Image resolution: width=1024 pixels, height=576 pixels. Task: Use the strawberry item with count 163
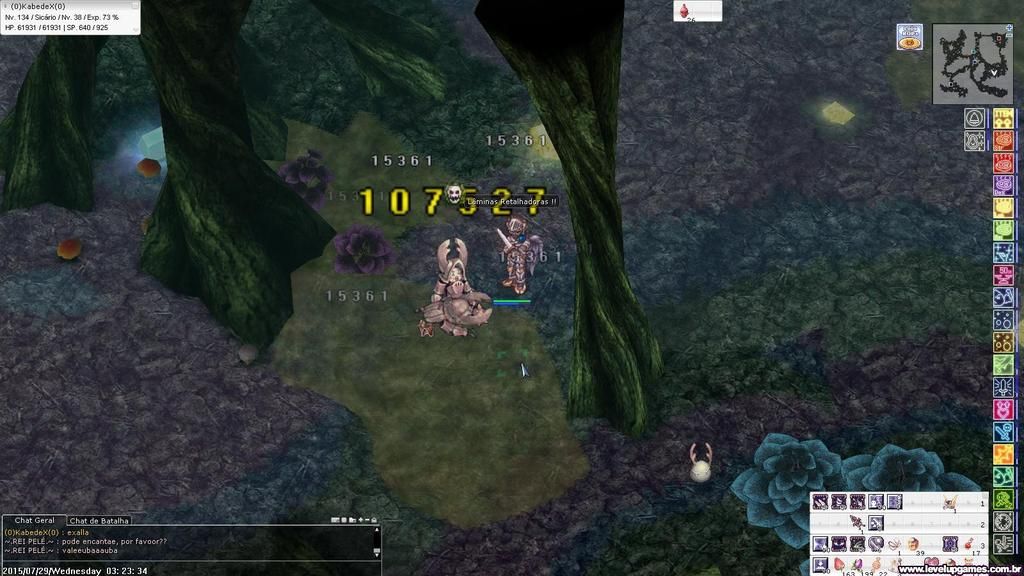tap(840, 565)
